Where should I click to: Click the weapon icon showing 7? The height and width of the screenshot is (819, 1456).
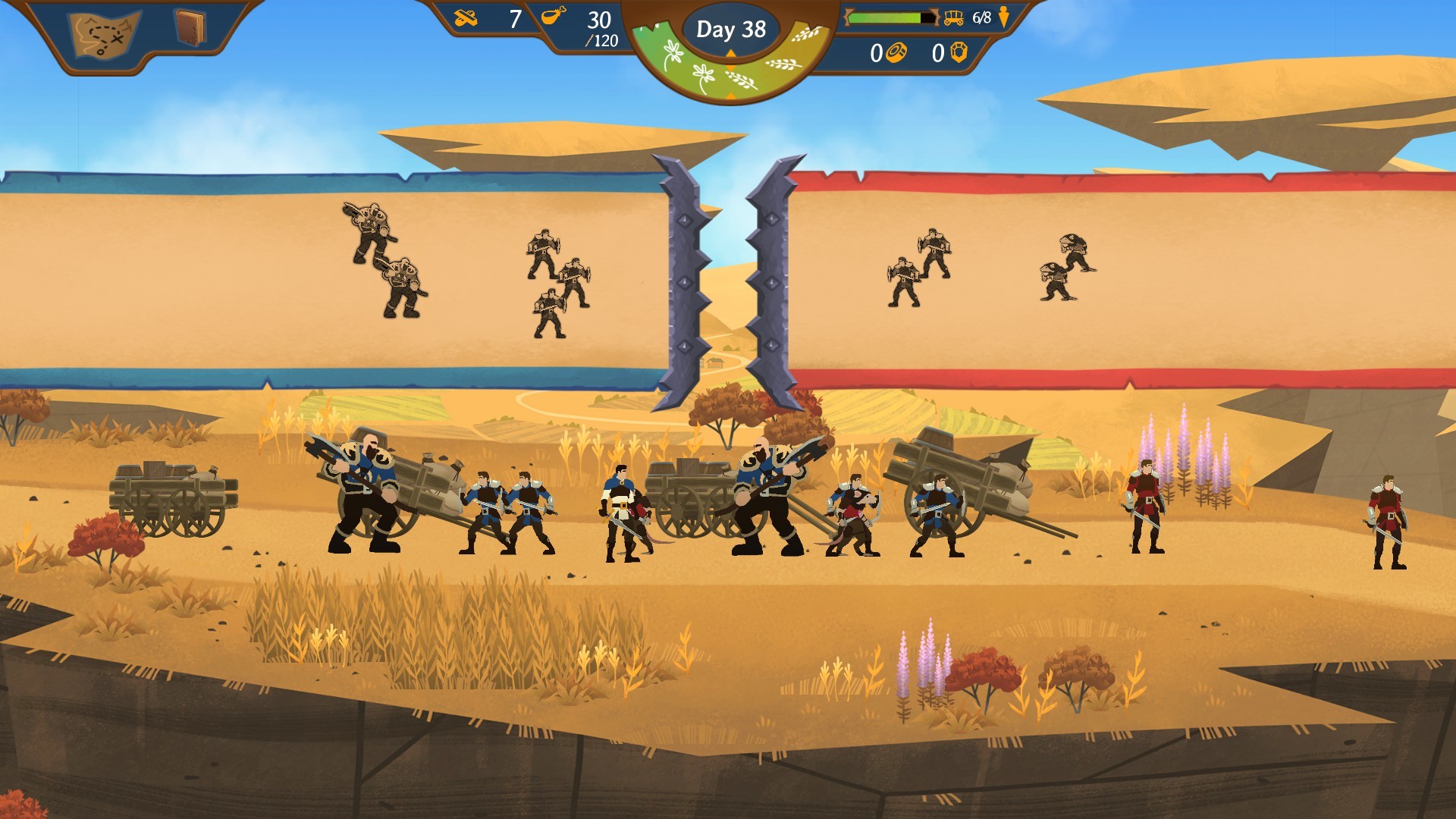[x=466, y=17]
